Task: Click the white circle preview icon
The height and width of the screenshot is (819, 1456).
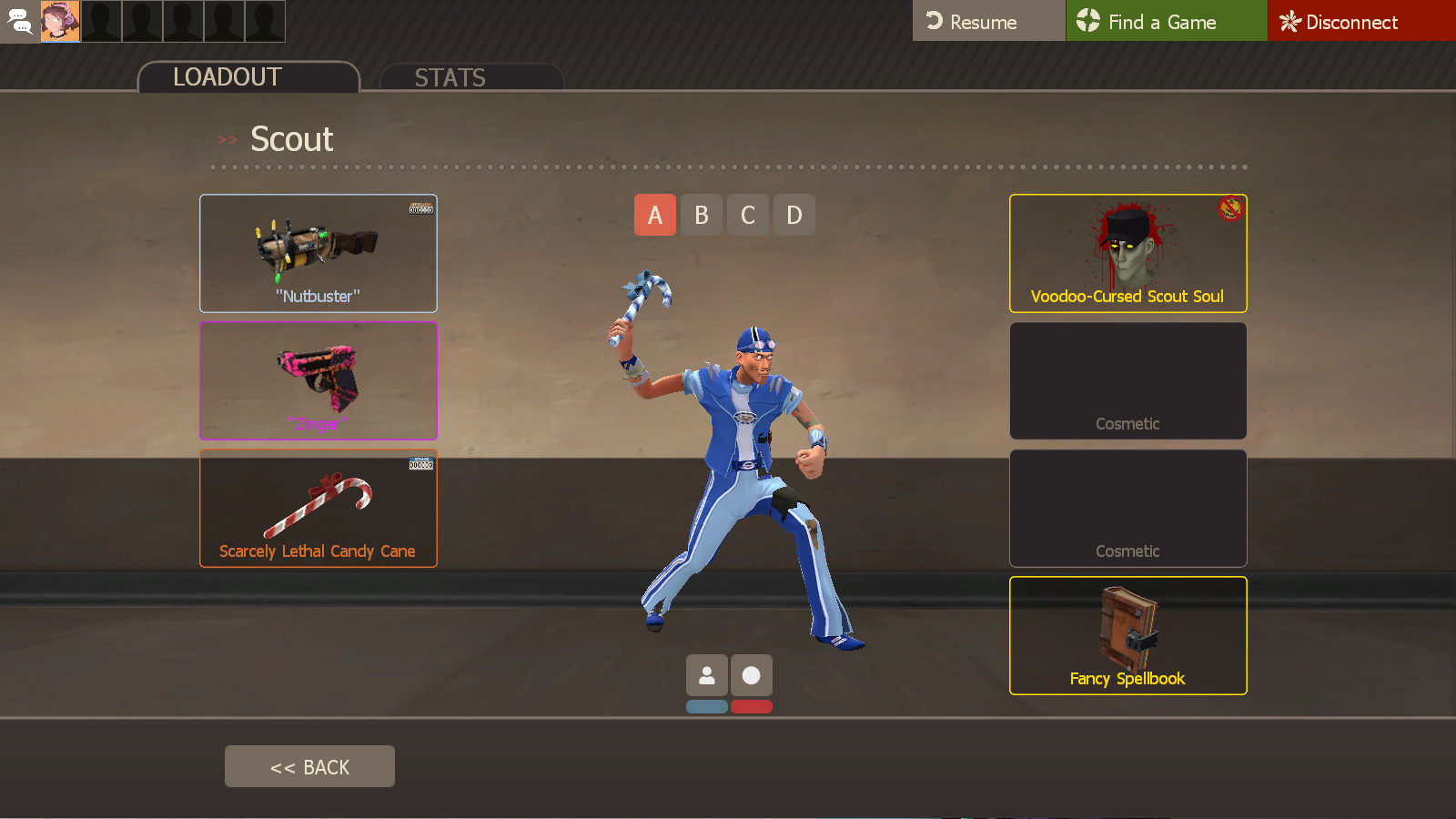Action: click(x=751, y=675)
